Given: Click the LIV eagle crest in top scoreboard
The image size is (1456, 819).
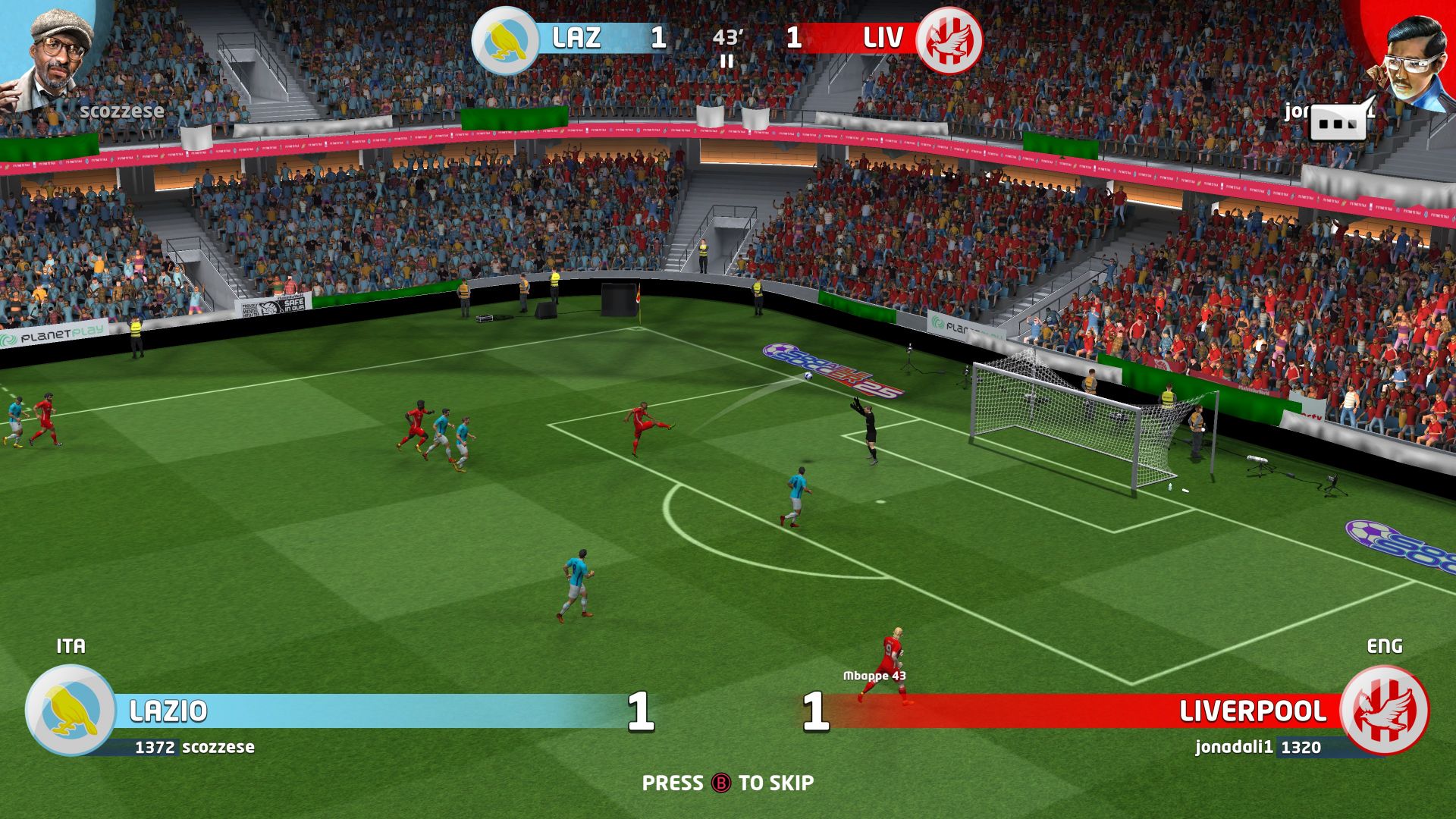Looking at the screenshot, I should pyautogui.click(x=950, y=38).
